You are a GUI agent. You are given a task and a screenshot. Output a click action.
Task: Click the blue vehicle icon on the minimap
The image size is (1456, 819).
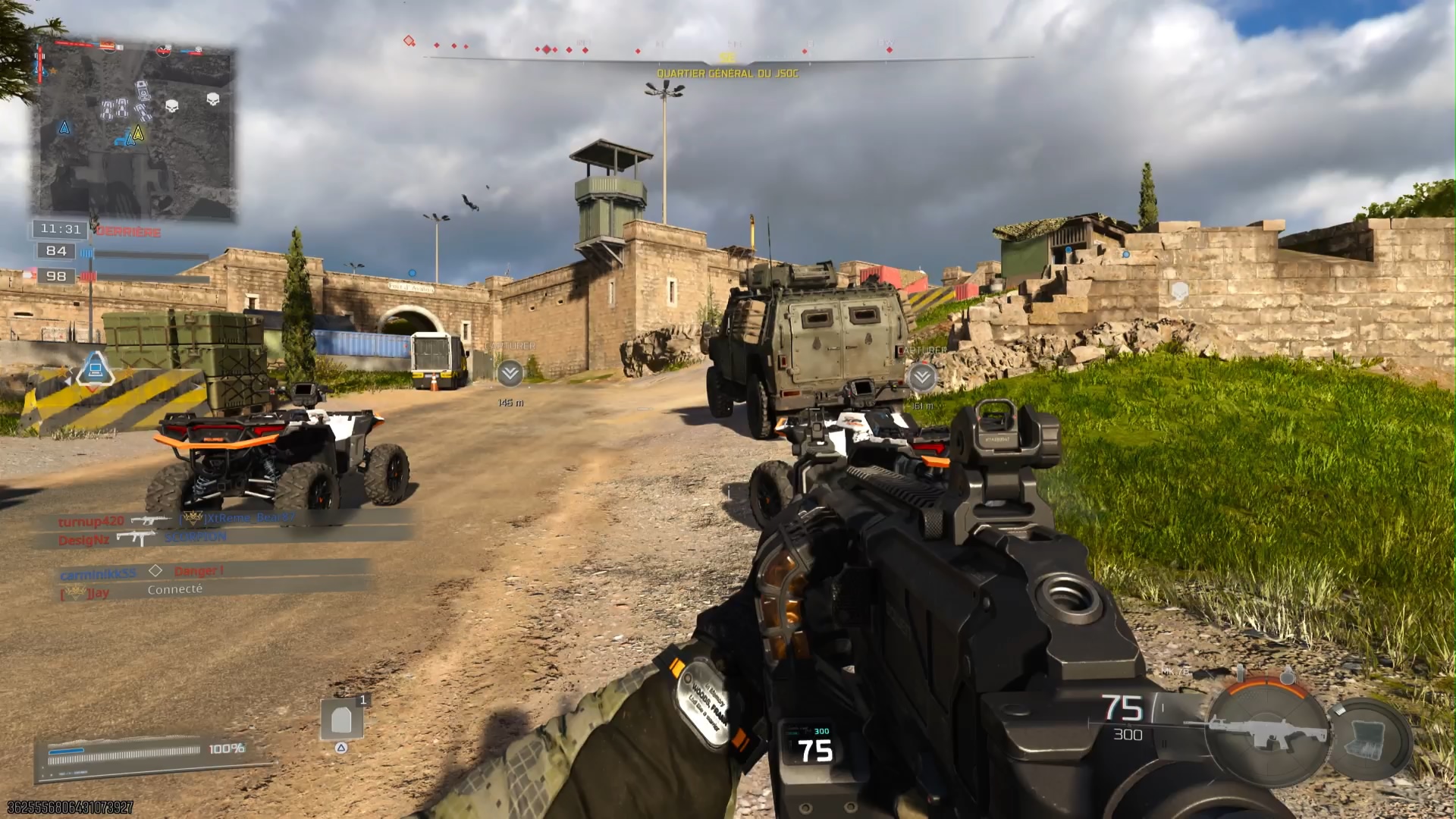tap(120, 140)
